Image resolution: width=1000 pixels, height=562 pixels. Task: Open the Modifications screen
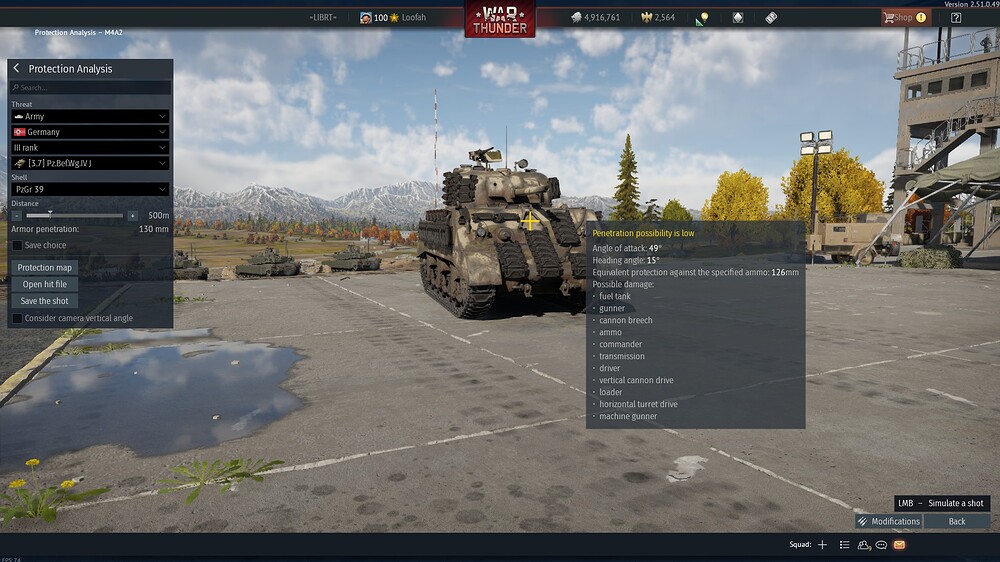888,521
